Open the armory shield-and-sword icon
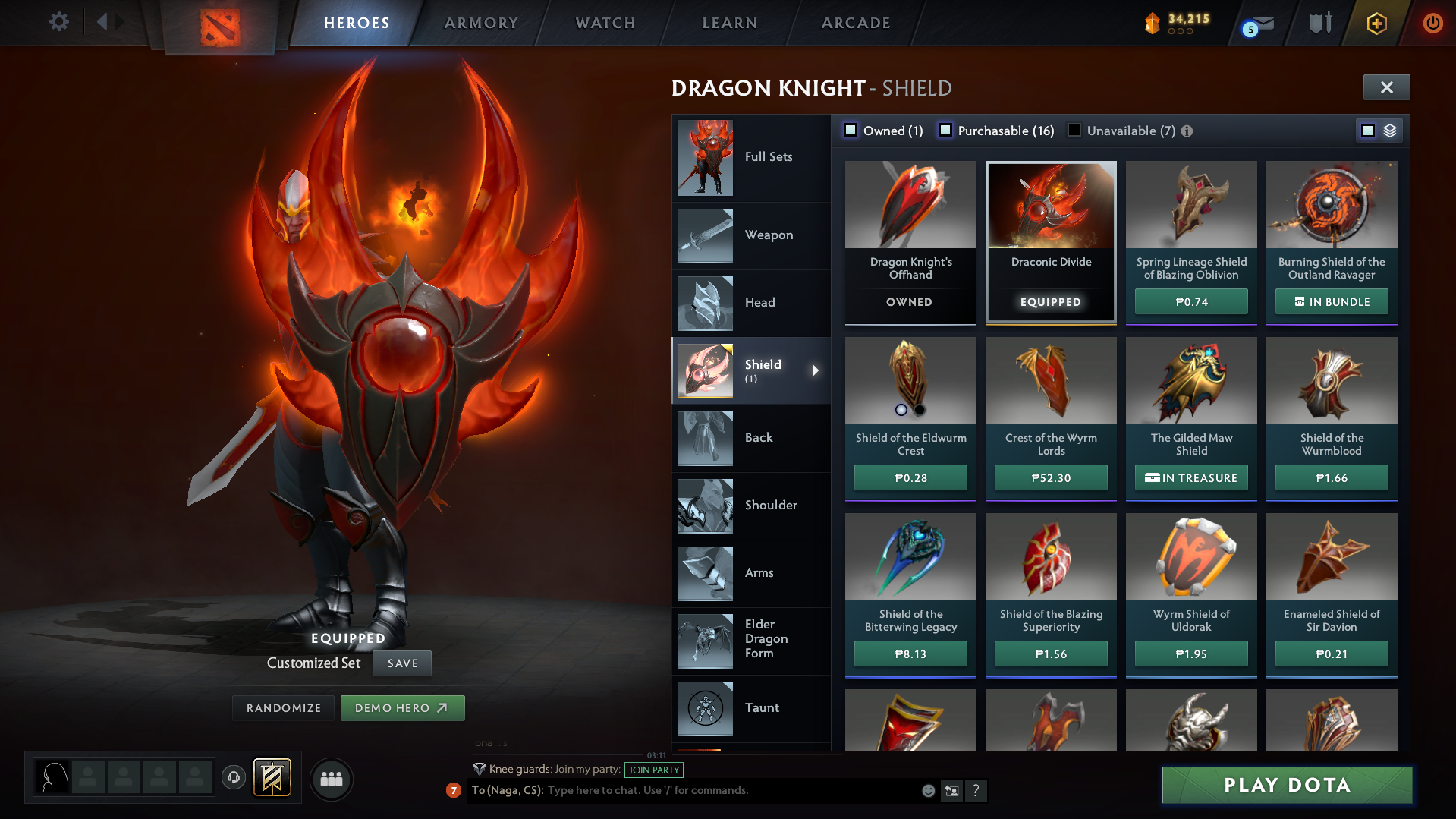The width and height of the screenshot is (1456, 819). (x=1319, y=23)
